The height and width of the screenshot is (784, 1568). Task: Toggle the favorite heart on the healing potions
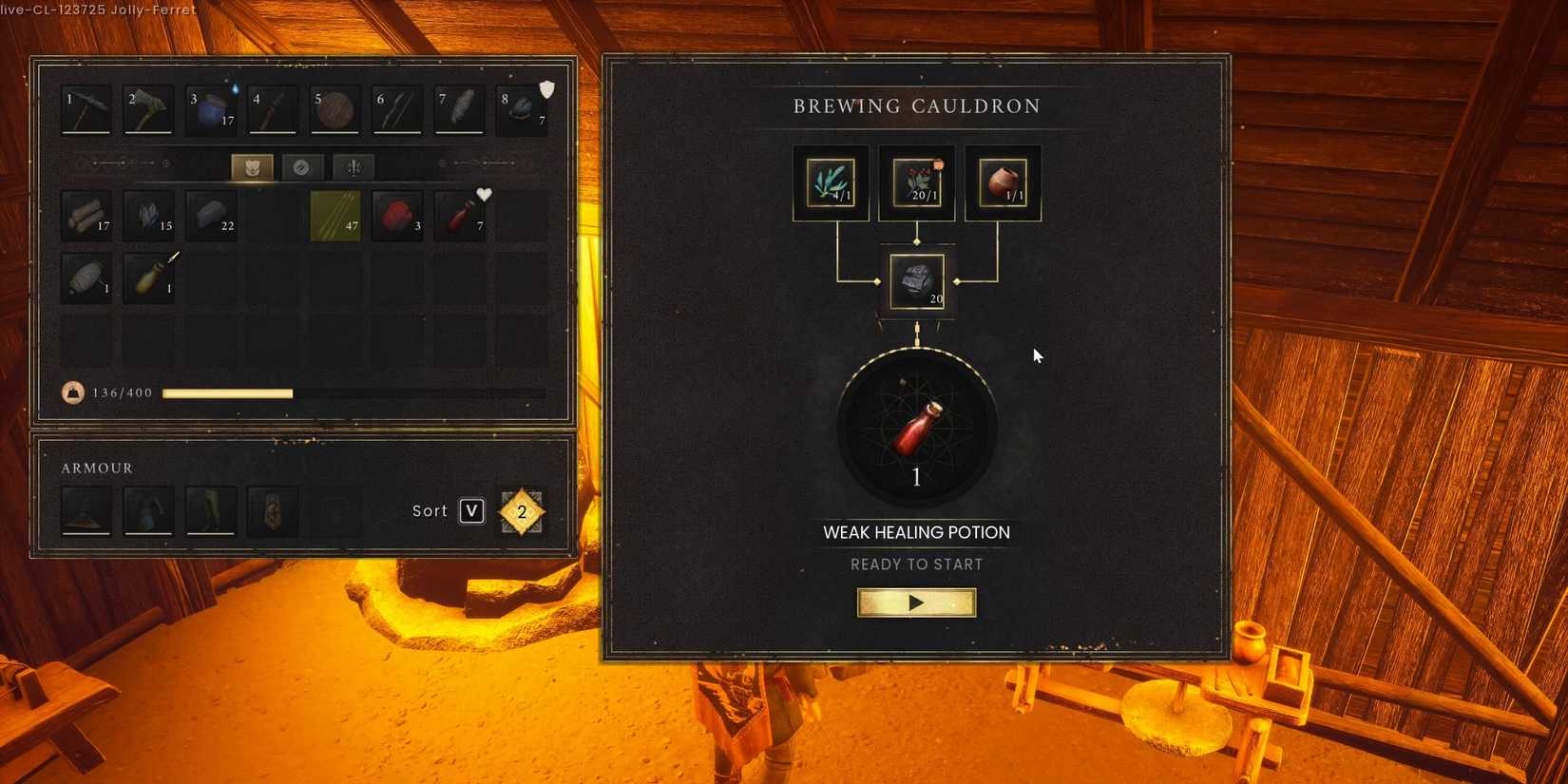[485, 195]
